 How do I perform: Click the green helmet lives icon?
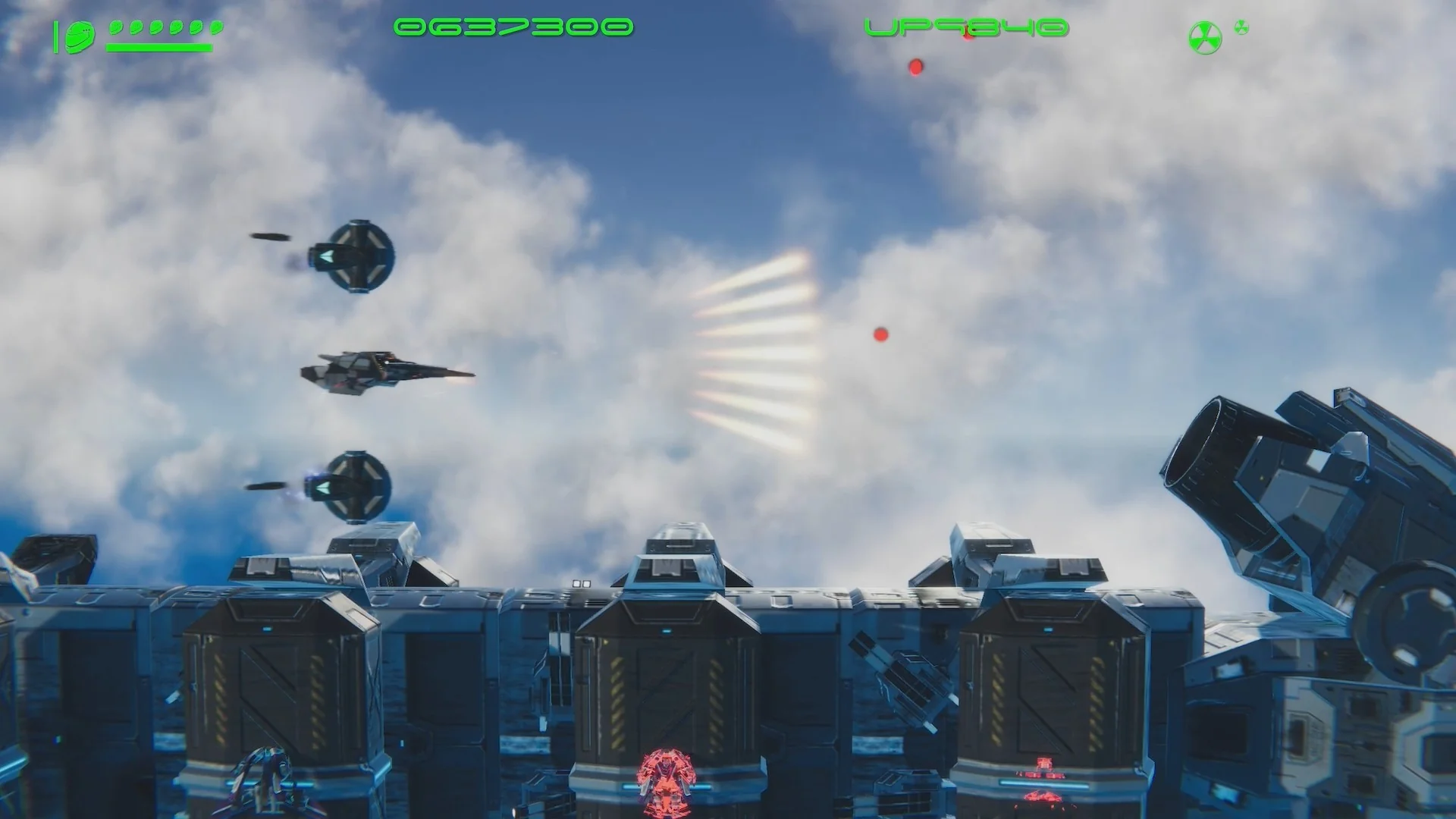[x=80, y=34]
